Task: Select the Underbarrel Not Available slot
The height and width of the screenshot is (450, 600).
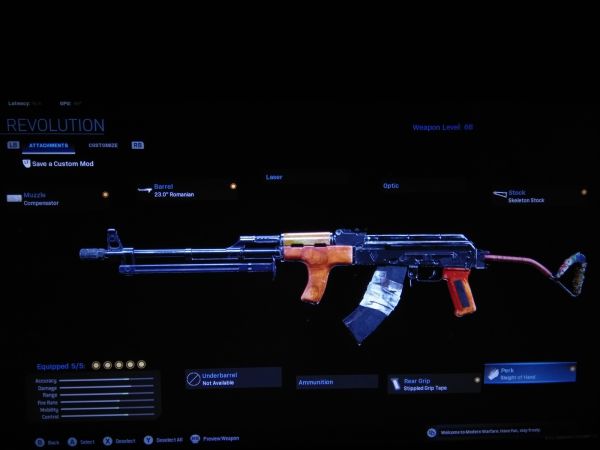Action: (x=233, y=378)
